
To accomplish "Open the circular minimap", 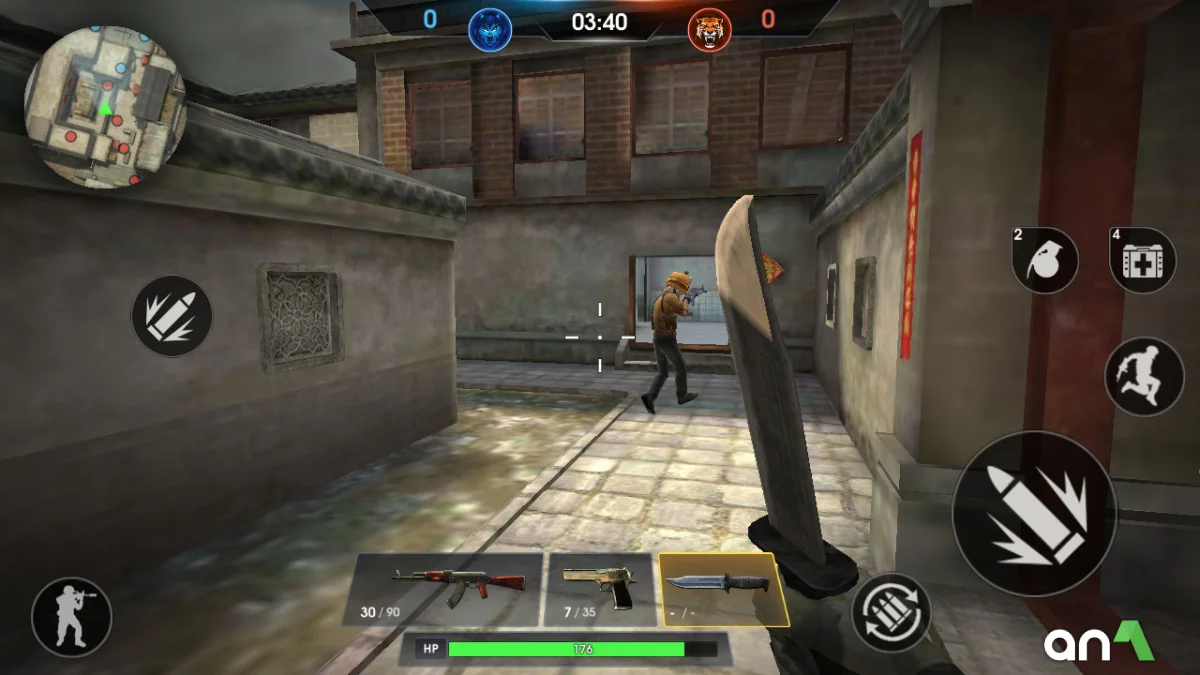I will click(x=105, y=107).
